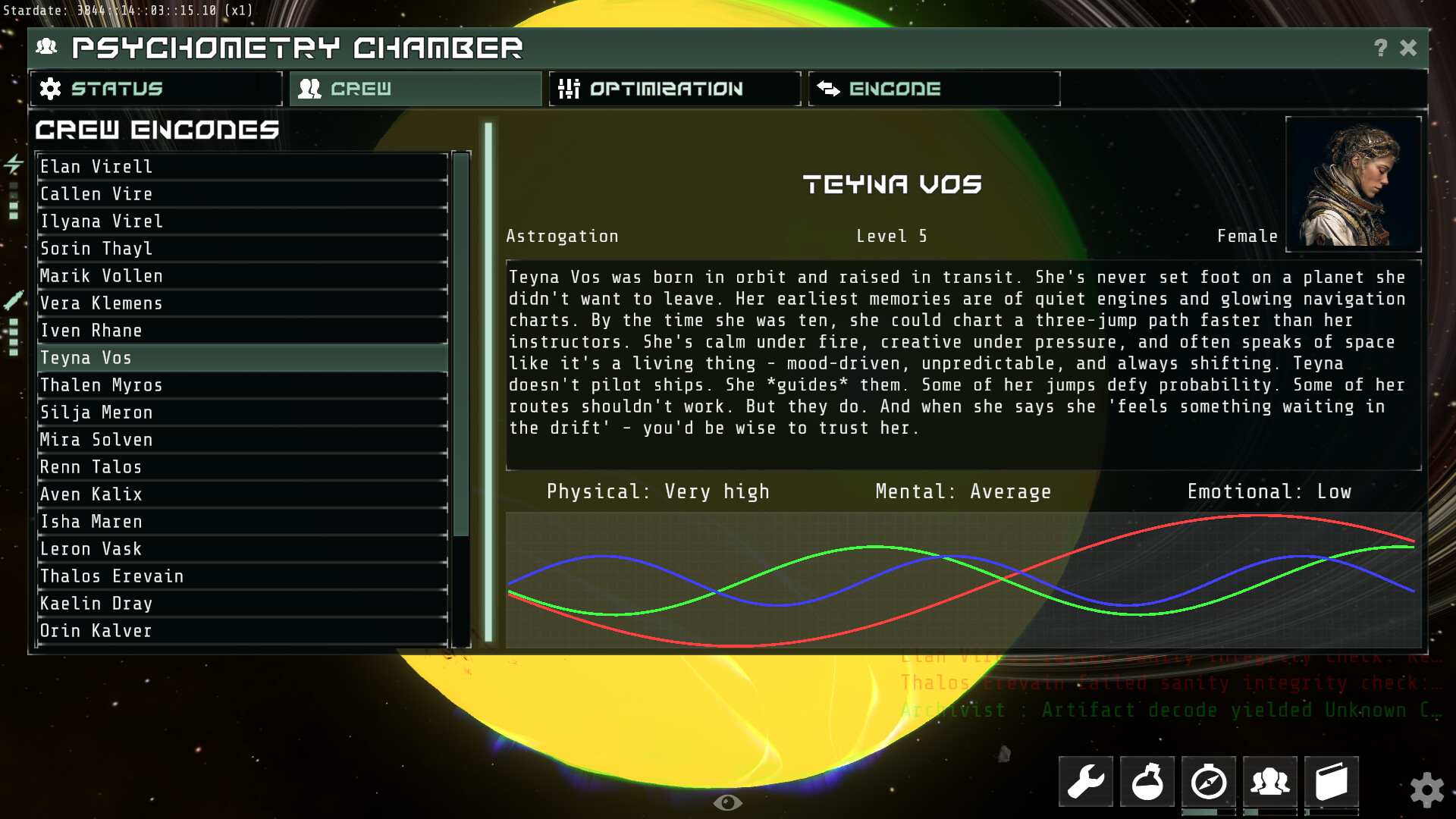Click the compass navigation icon
Screen dimensions: 1456x819
tap(1208, 781)
